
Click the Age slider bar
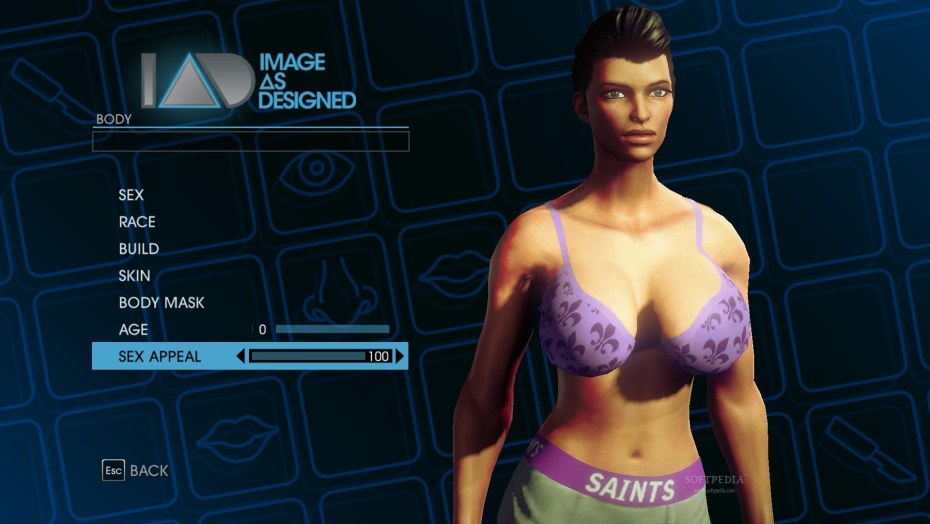coord(332,329)
